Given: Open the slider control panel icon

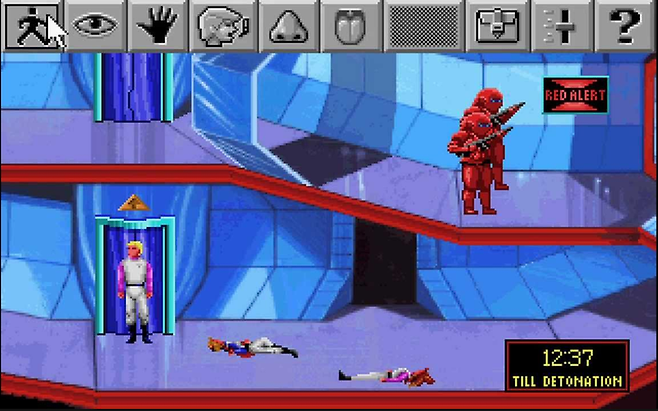Looking at the screenshot, I should 561,26.
